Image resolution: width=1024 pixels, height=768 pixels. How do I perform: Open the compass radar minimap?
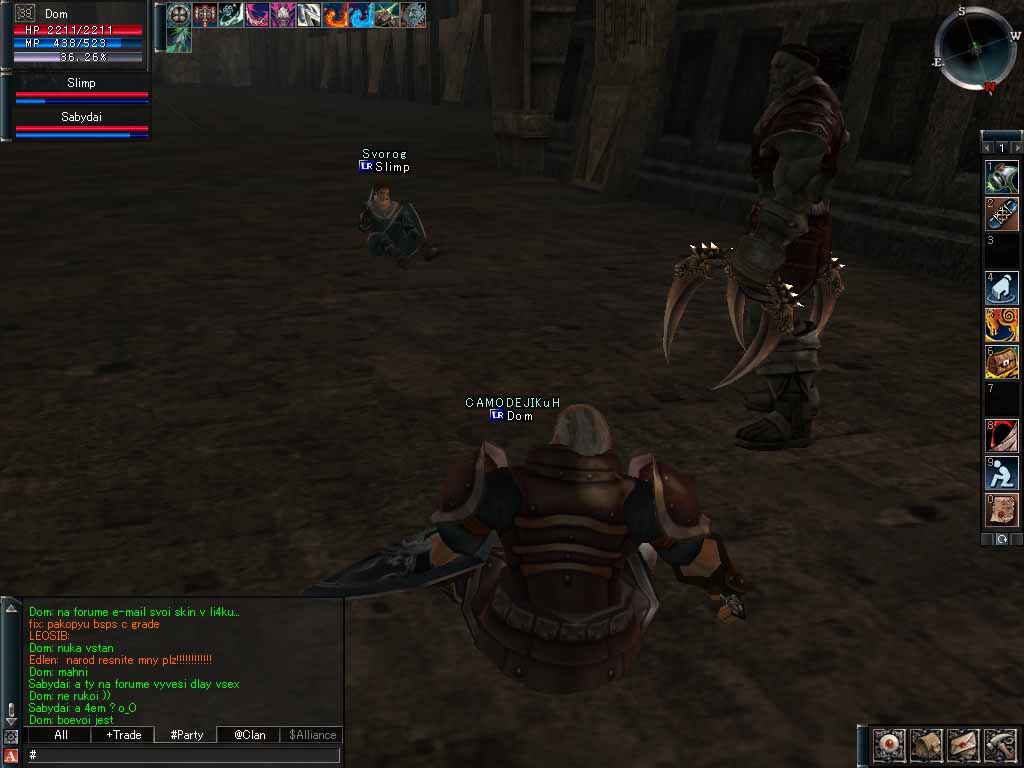click(975, 49)
